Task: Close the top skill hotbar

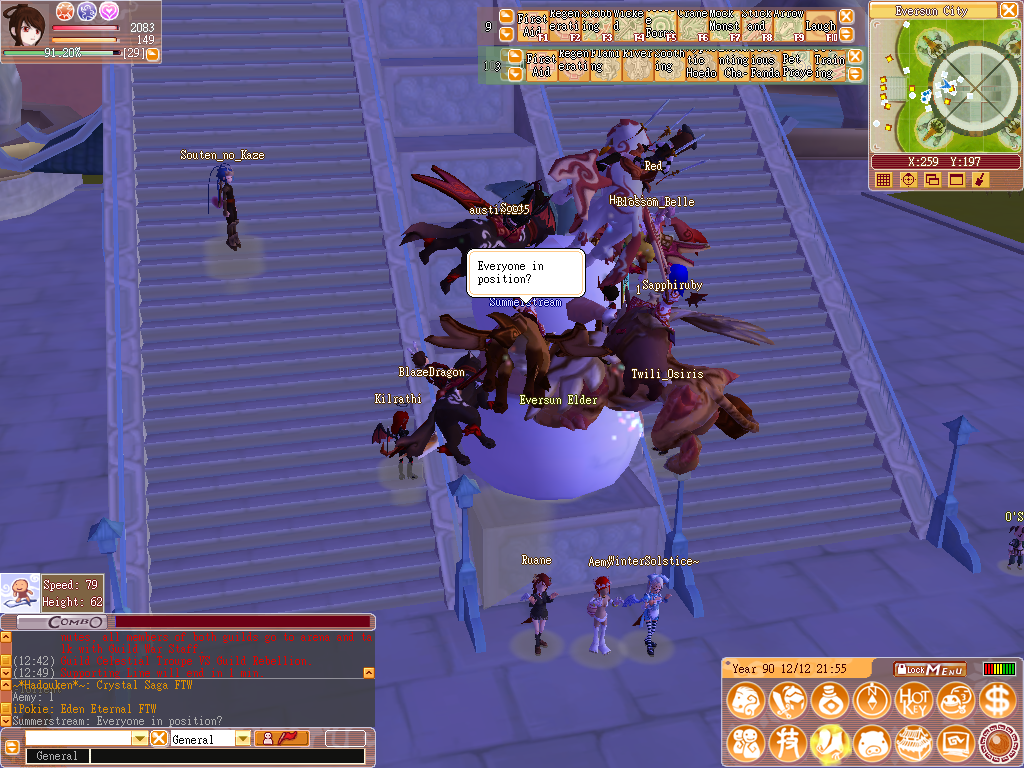Action: pyautogui.click(x=846, y=17)
